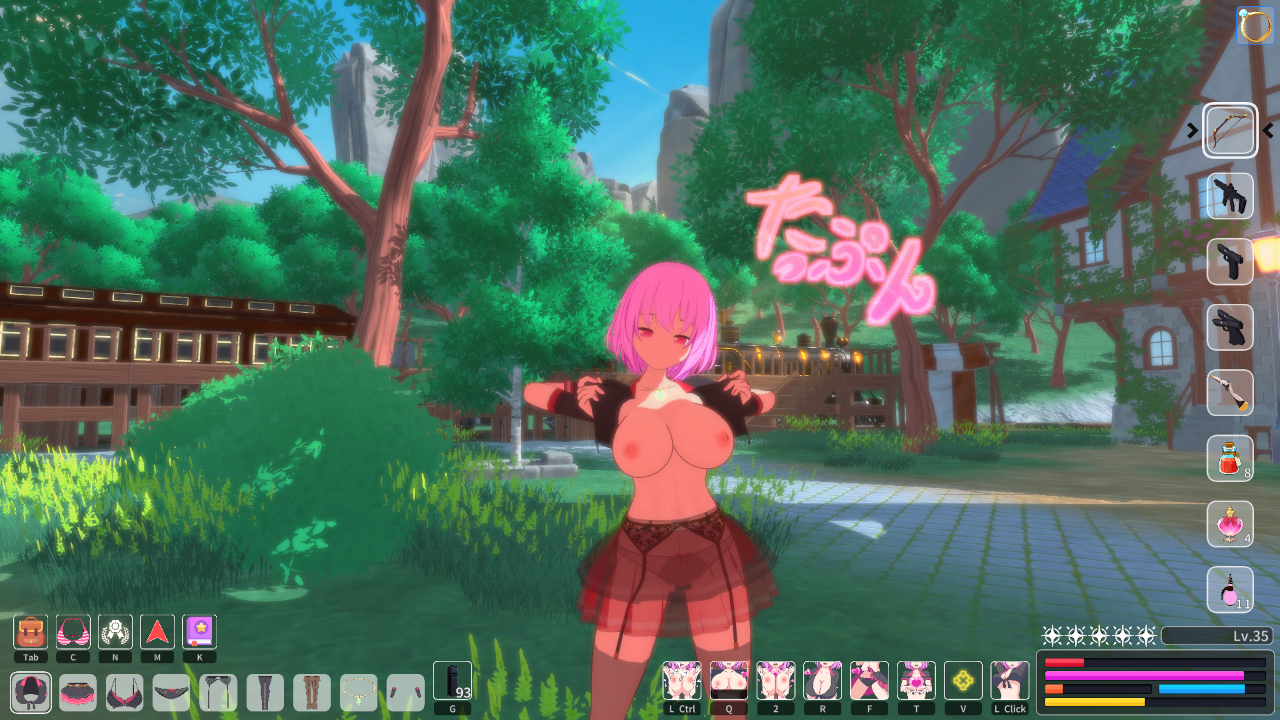Equip the musket shotgun weapon slot

1230,393
